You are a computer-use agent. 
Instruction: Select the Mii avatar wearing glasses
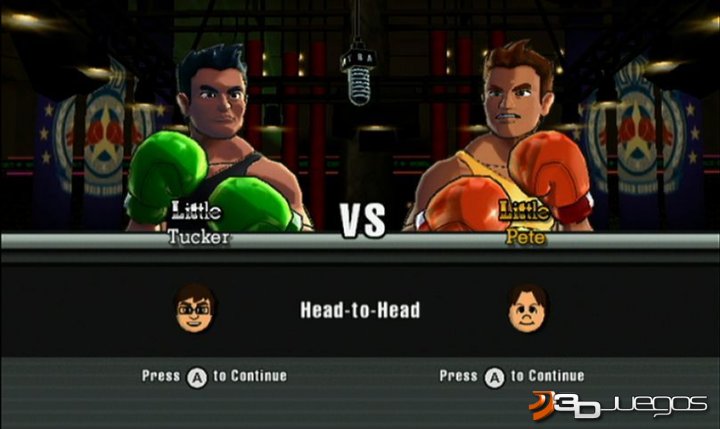tap(195, 308)
